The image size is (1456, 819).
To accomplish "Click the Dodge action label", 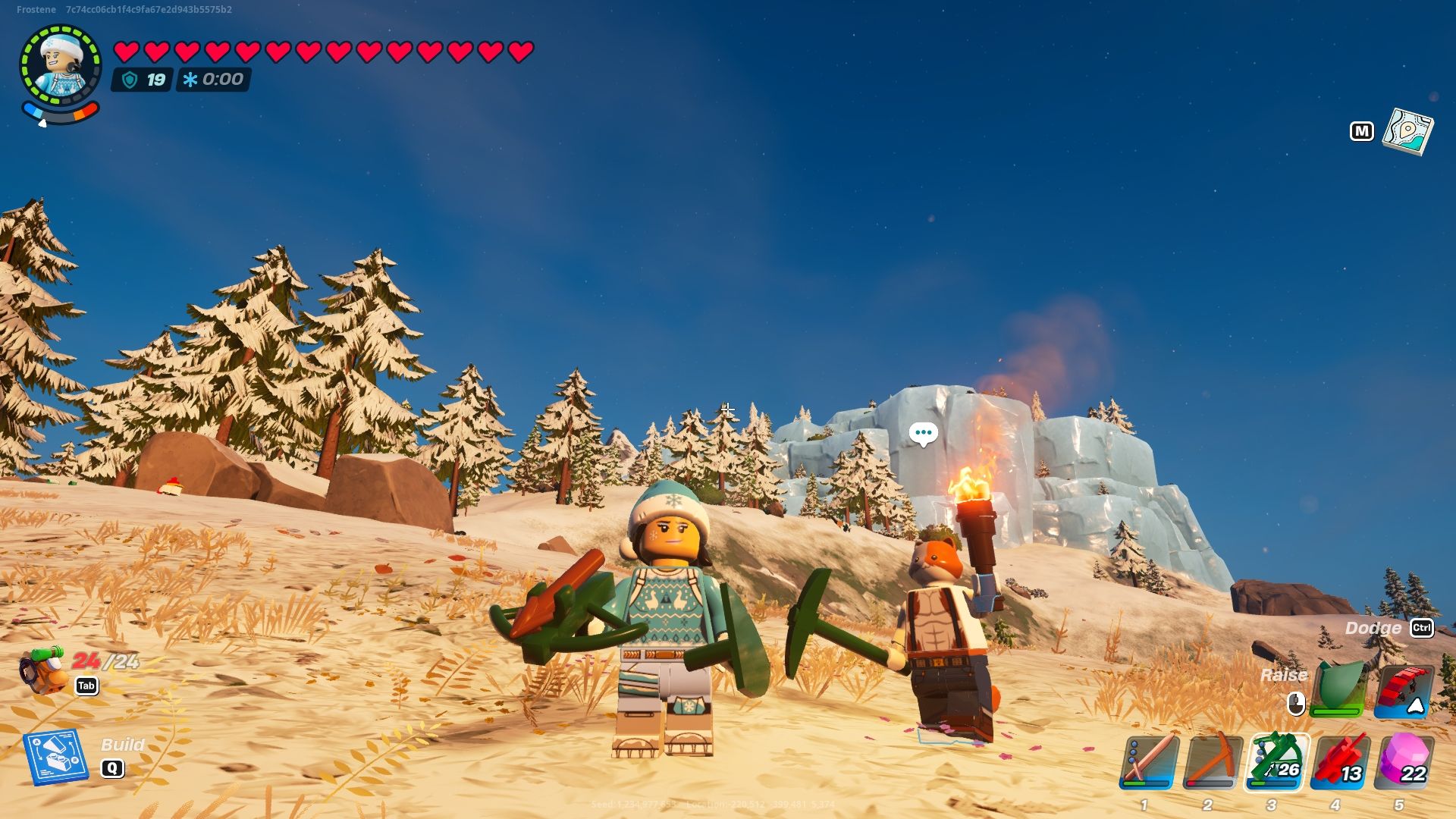I will (1374, 629).
